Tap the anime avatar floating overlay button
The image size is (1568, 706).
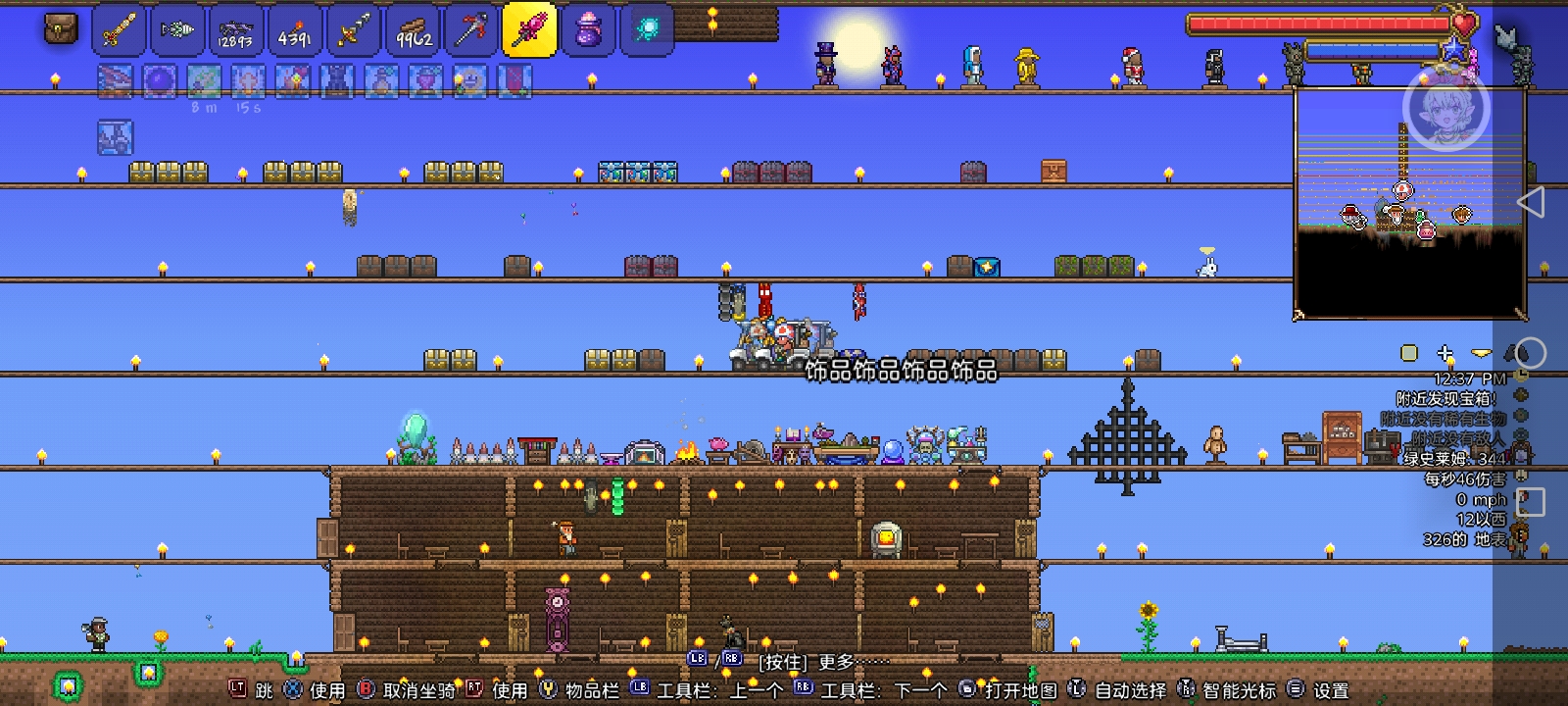1445,107
